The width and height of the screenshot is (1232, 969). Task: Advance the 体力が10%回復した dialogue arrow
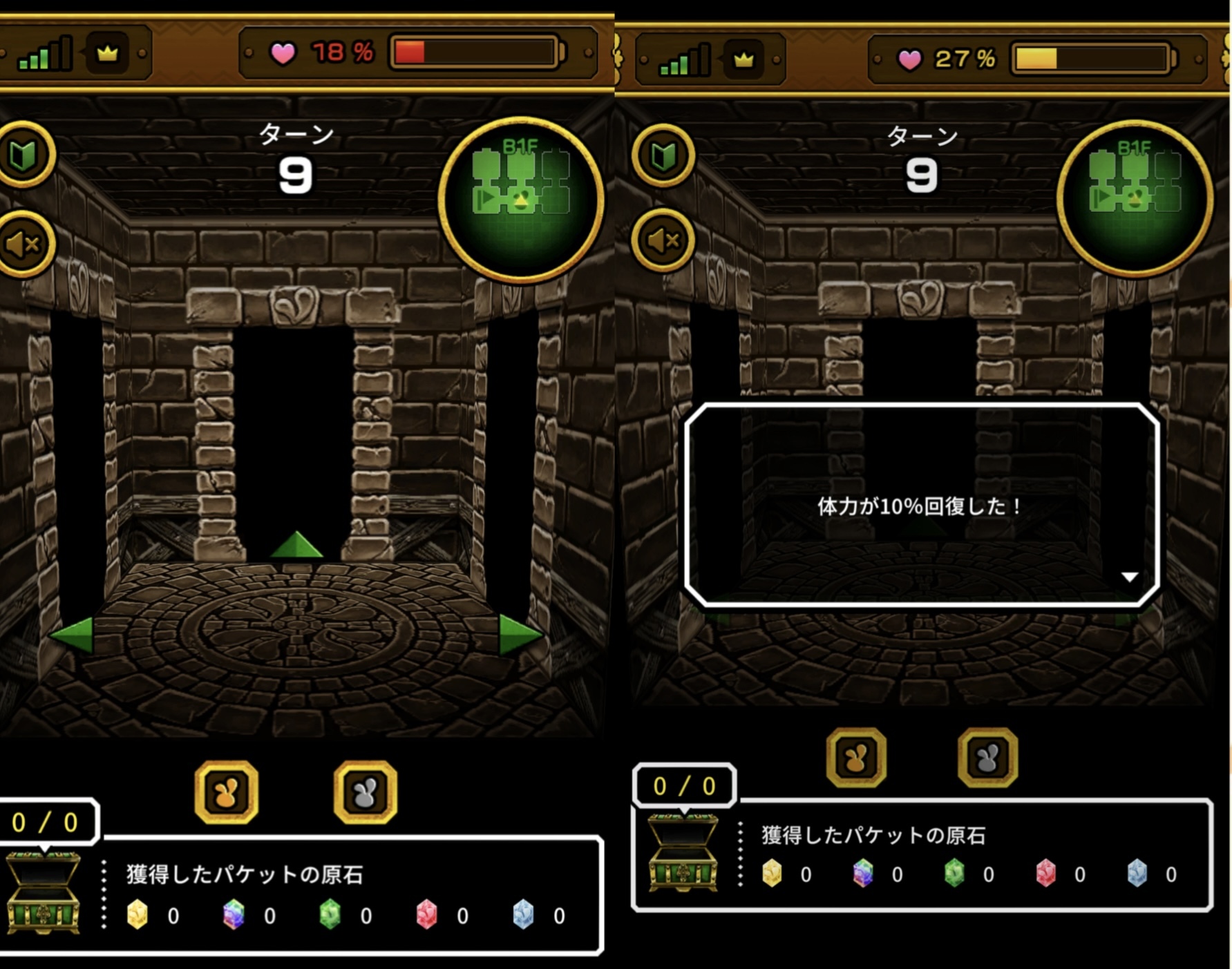click(x=1129, y=577)
